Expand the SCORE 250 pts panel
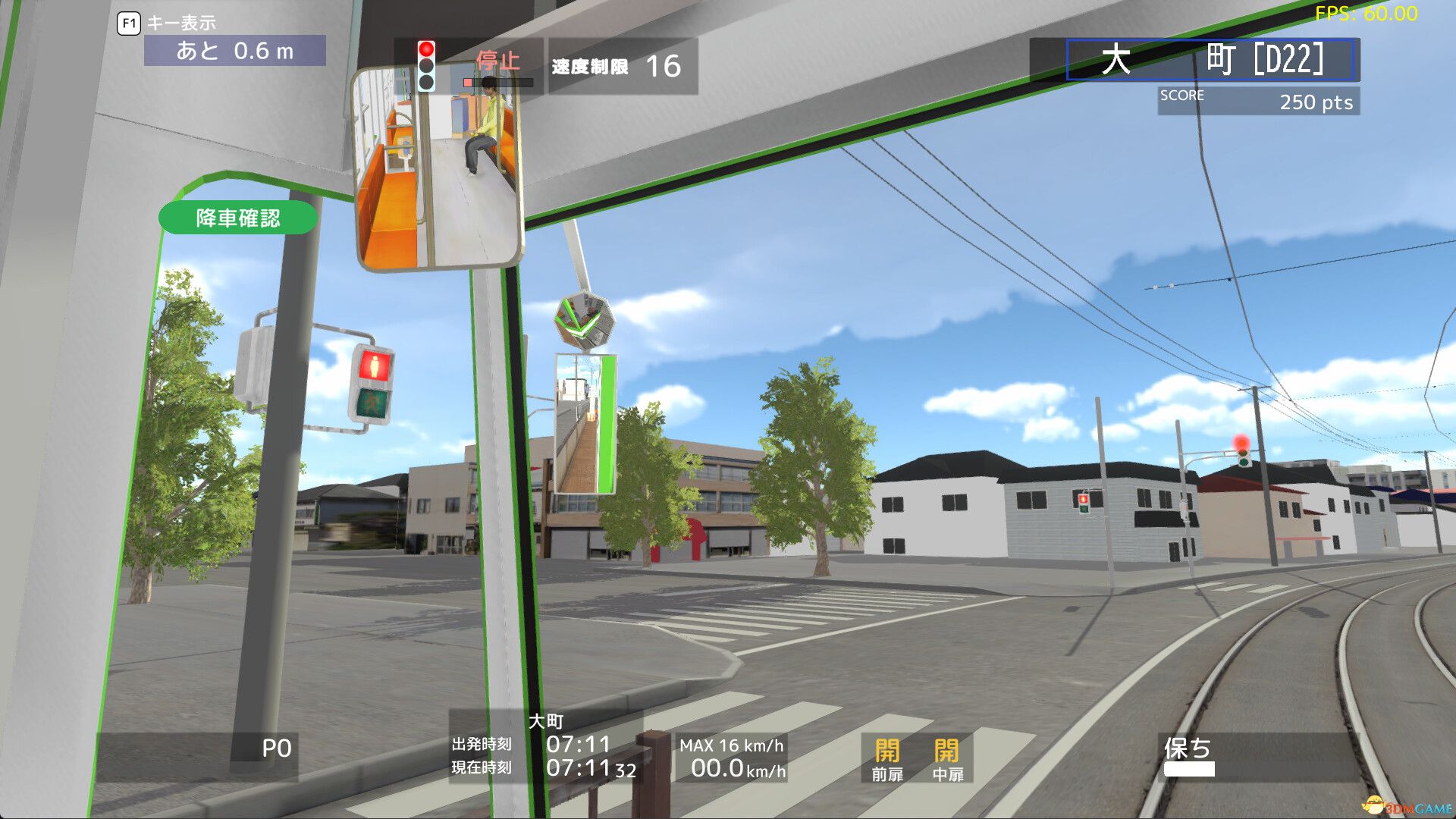The height and width of the screenshot is (819, 1456). (1259, 99)
